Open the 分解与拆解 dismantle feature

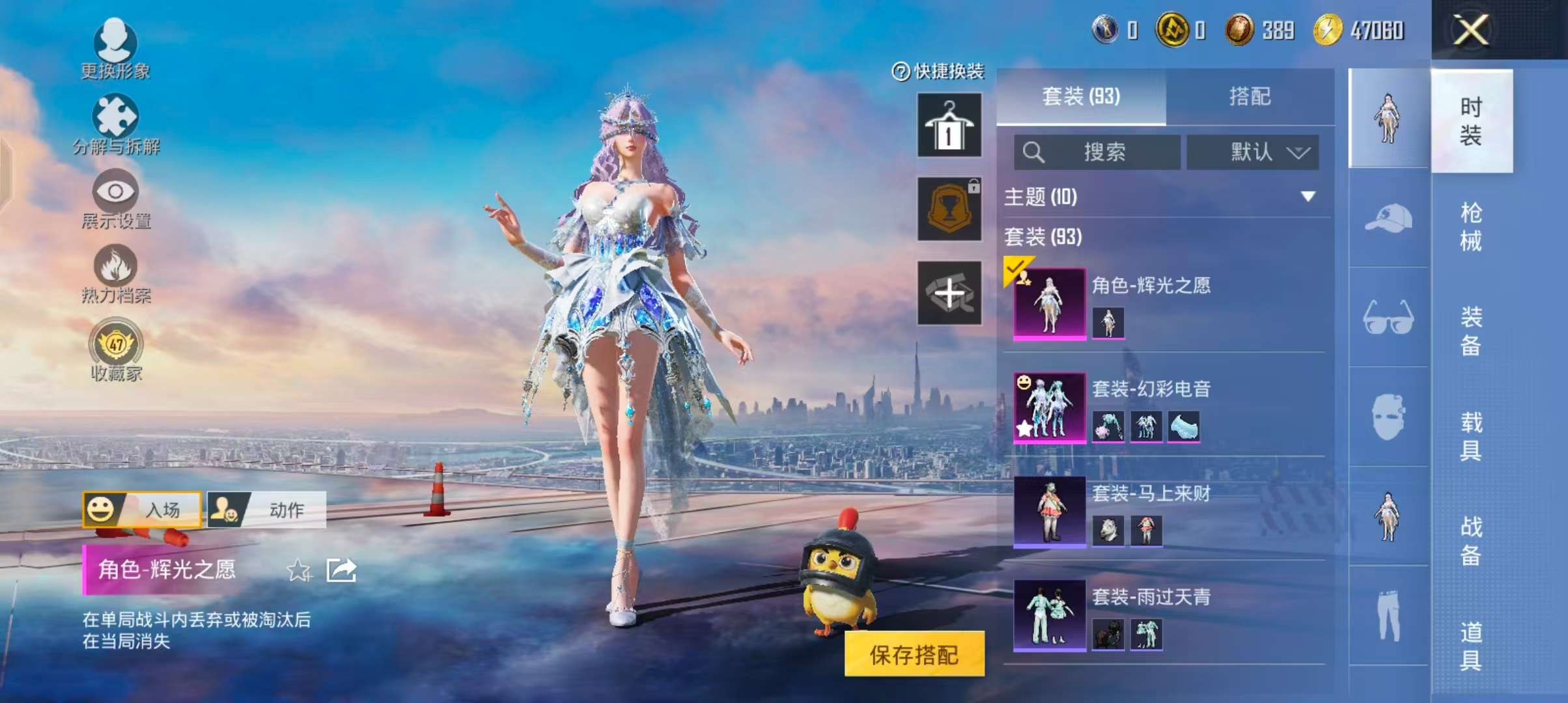pos(116,124)
